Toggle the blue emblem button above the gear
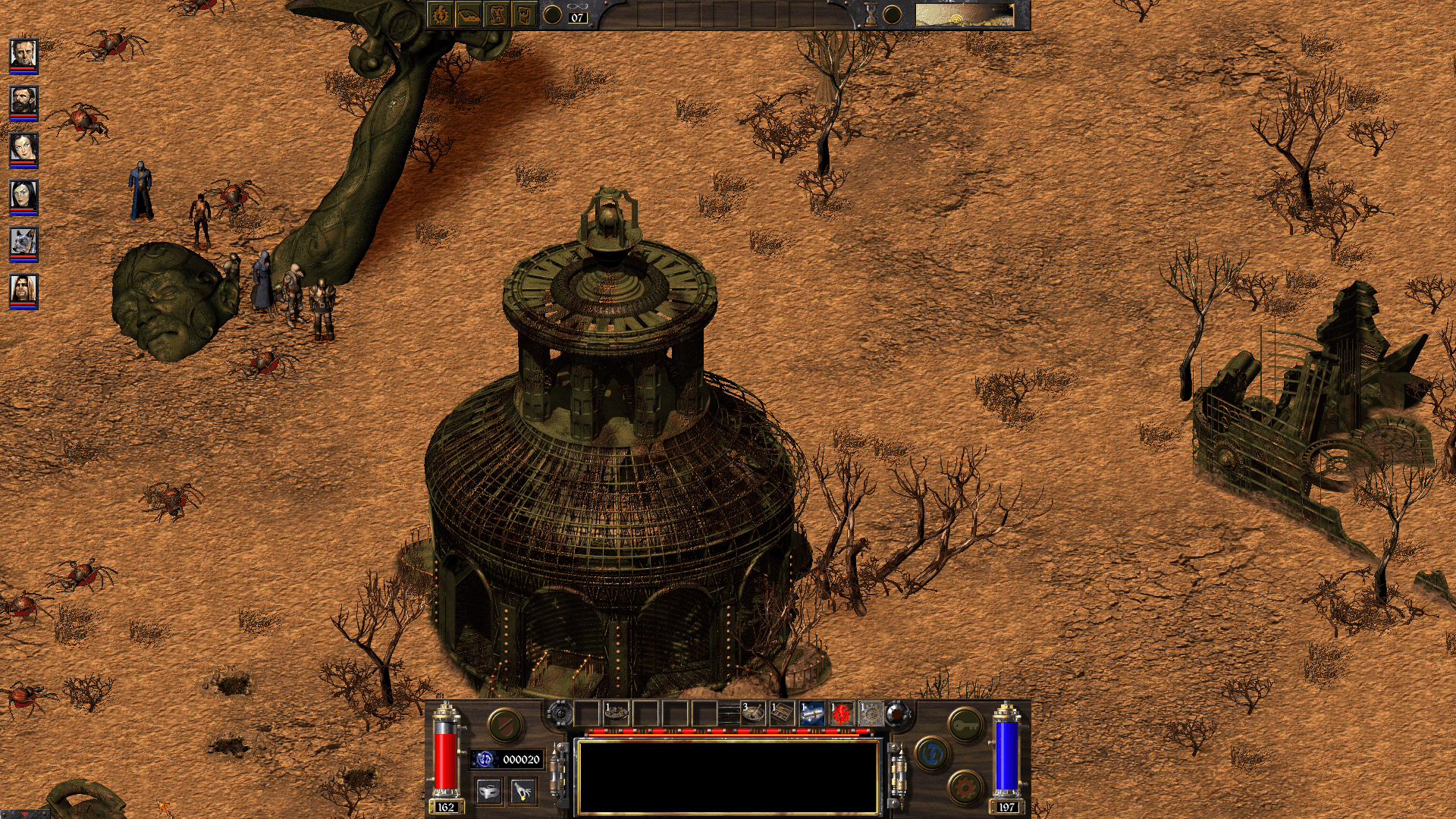Image resolution: width=1456 pixels, height=819 pixels. (x=934, y=754)
